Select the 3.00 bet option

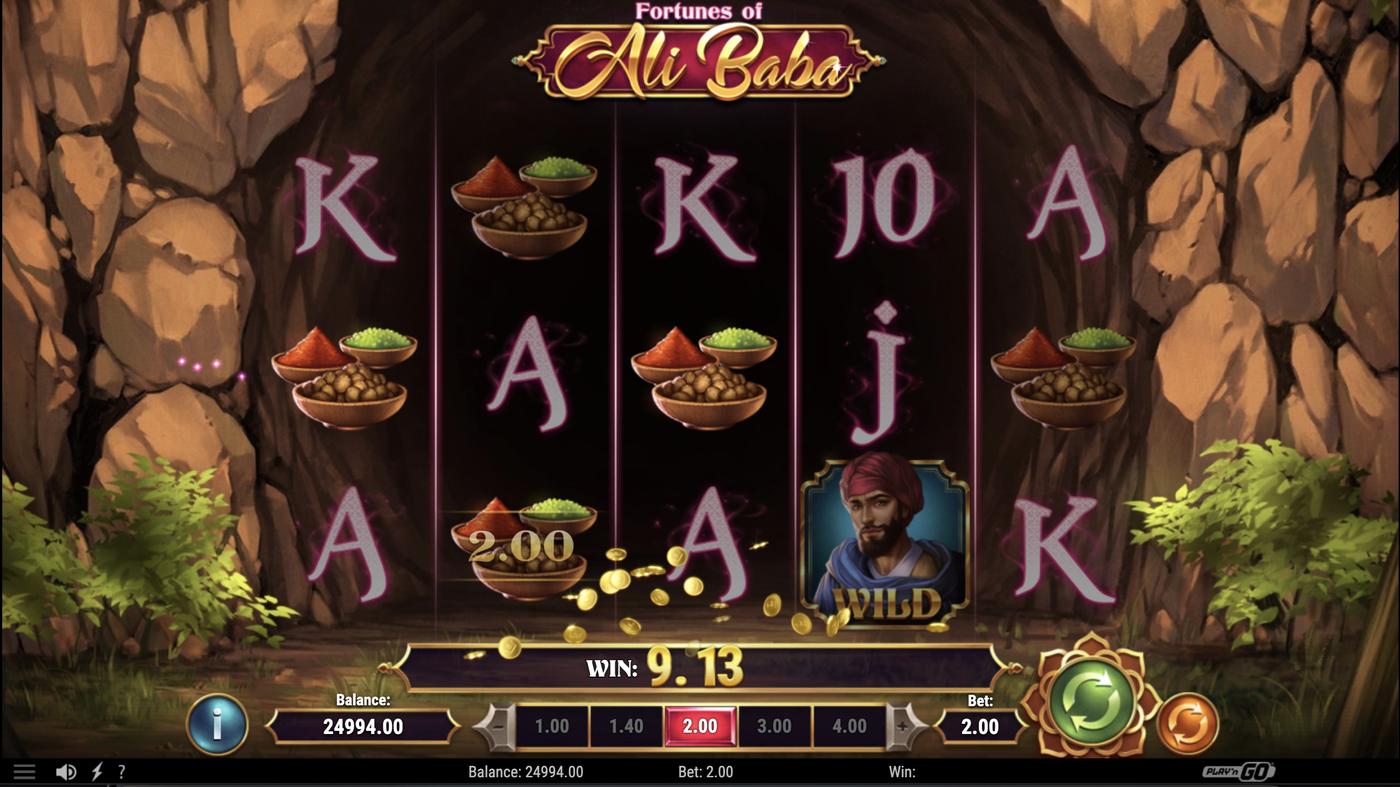[777, 726]
